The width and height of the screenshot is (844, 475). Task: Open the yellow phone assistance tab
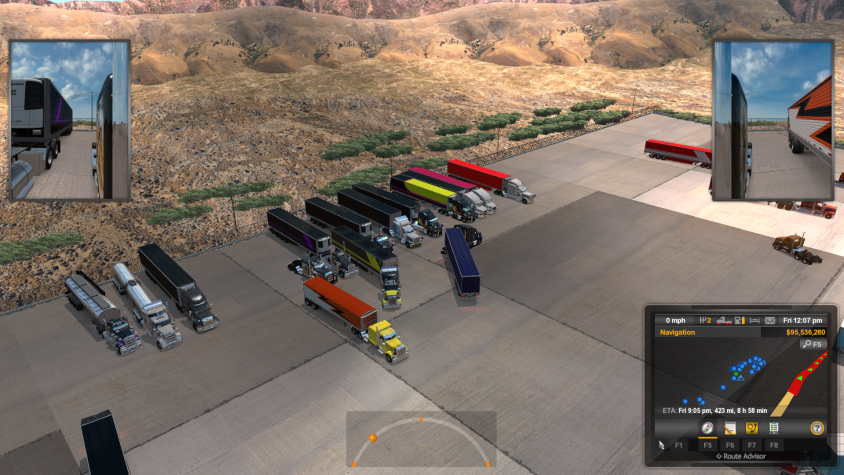point(751,428)
